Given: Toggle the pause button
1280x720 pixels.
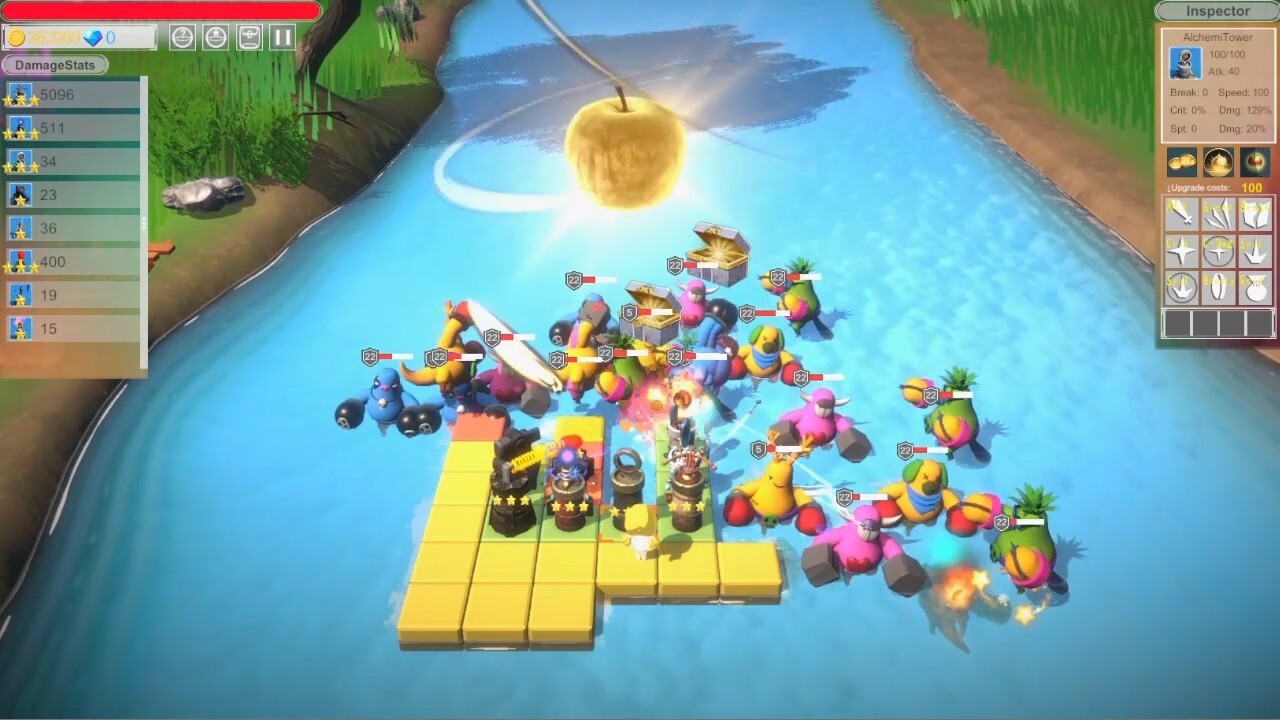Looking at the screenshot, I should (x=281, y=36).
